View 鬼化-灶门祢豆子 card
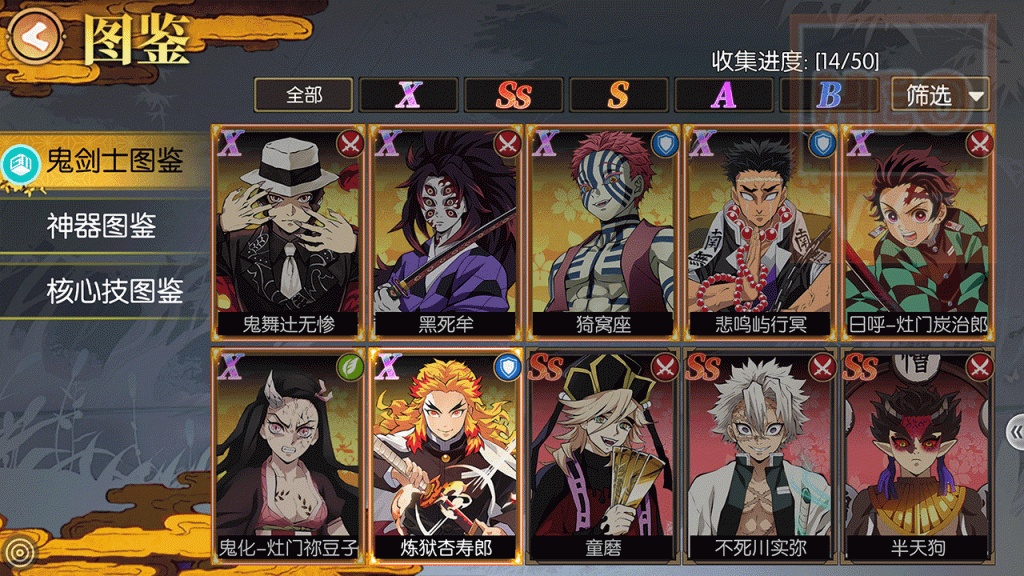The width and height of the screenshot is (1024, 576). pyautogui.click(x=288, y=455)
